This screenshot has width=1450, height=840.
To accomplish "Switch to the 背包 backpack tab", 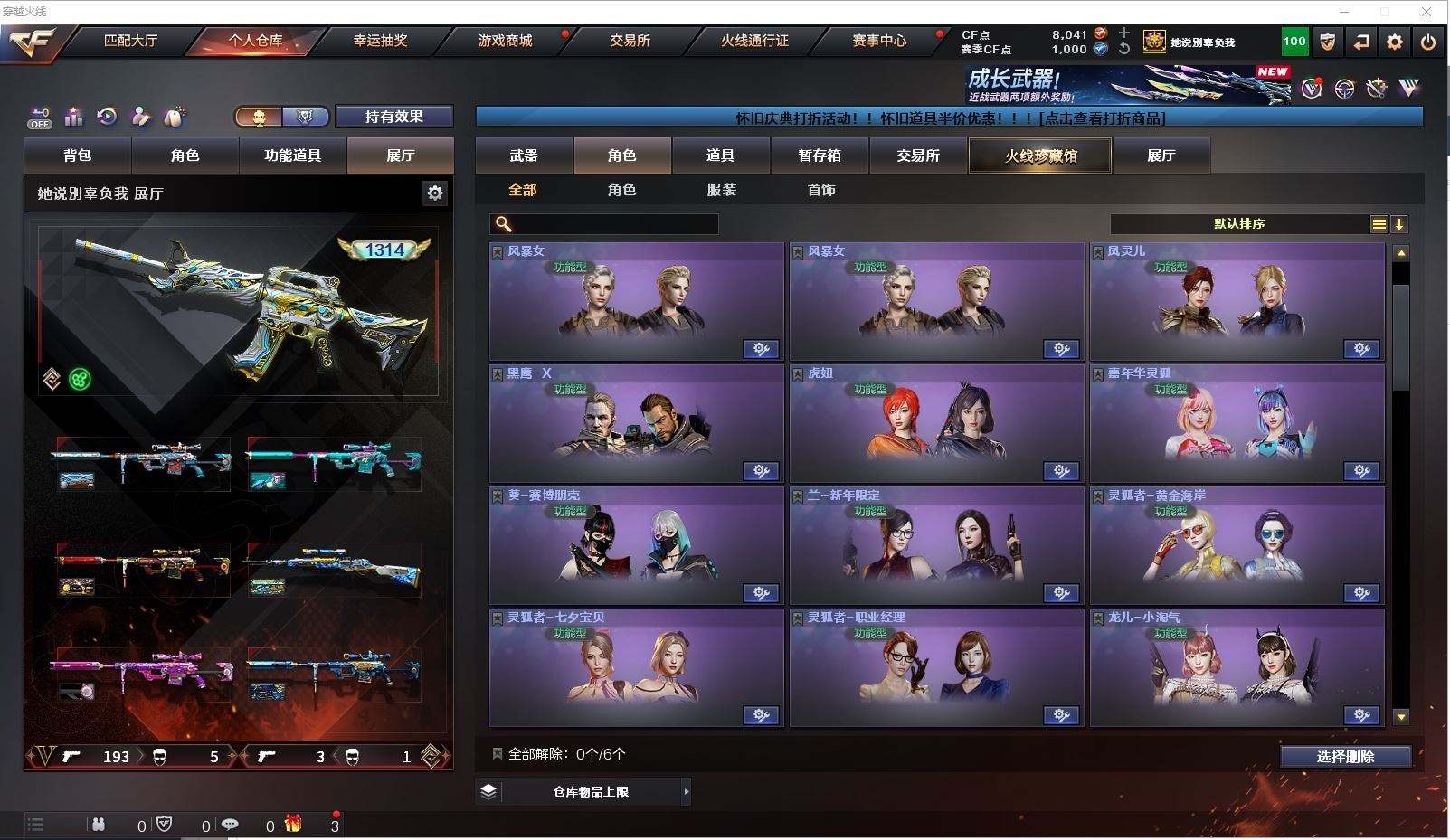I will click(78, 156).
